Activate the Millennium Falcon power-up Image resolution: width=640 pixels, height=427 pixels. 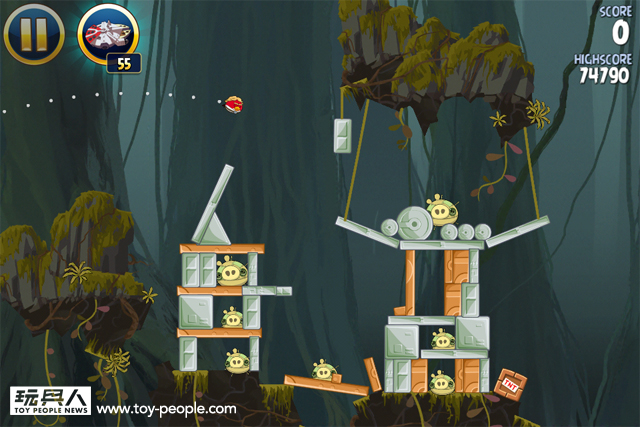coord(107,33)
